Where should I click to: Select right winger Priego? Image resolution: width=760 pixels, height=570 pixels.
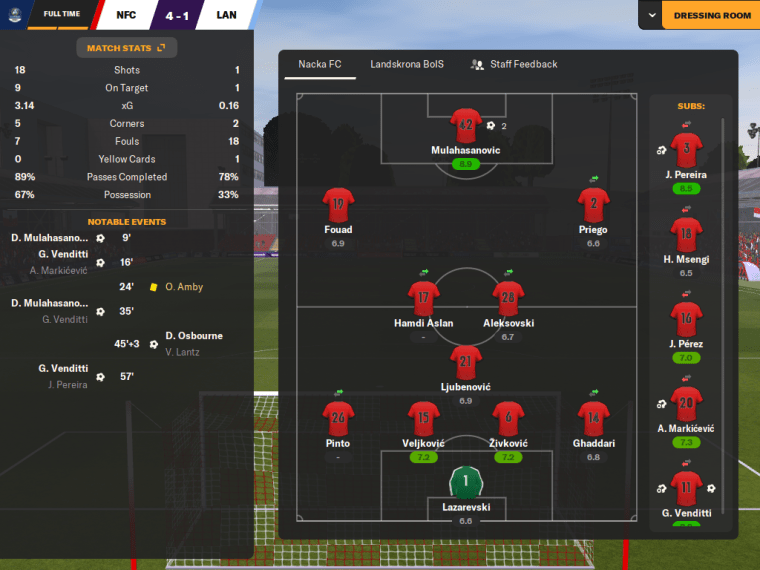point(593,206)
